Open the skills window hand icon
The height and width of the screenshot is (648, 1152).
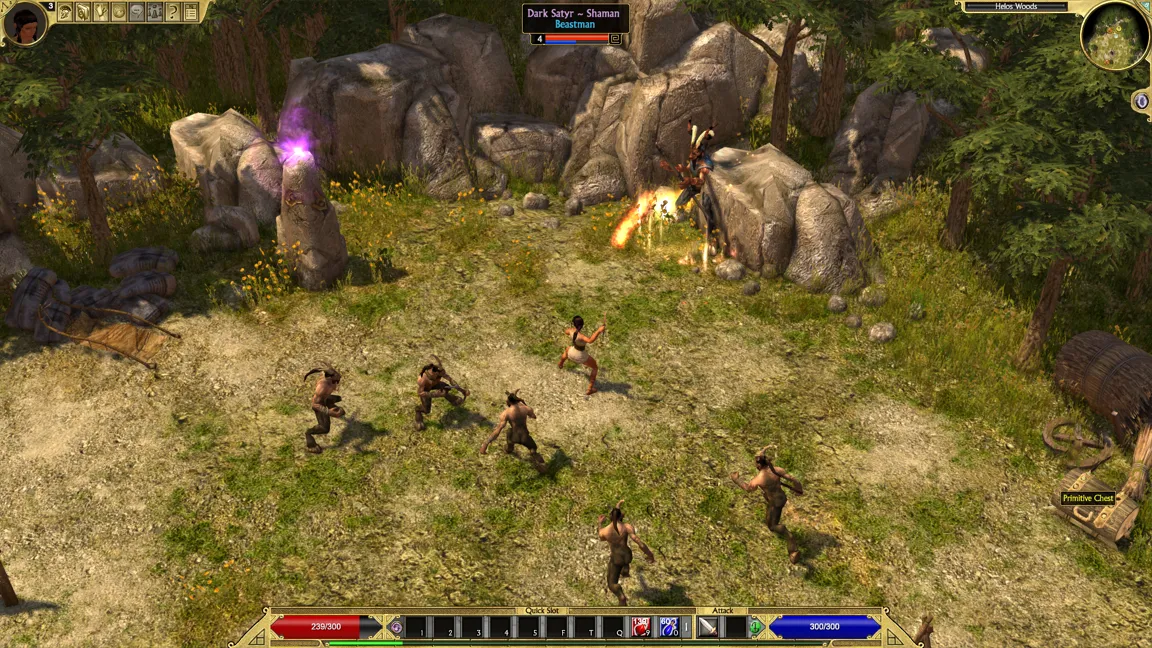point(101,12)
